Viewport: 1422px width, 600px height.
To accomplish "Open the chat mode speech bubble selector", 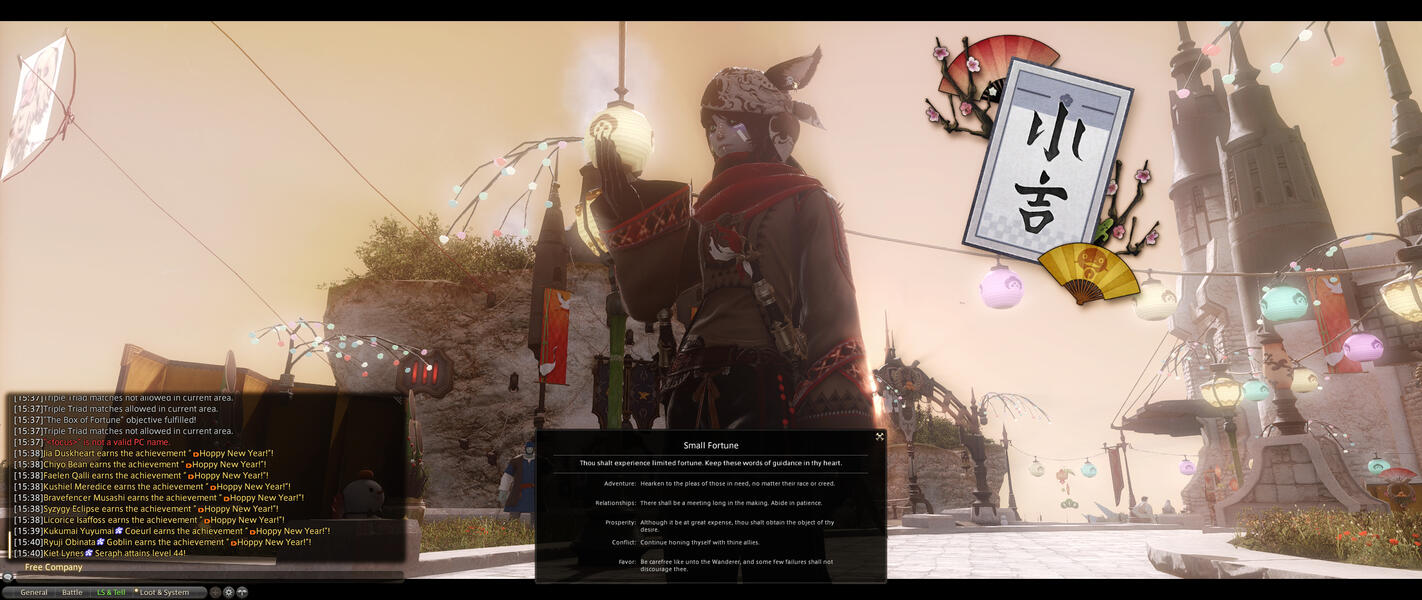I will [8, 577].
